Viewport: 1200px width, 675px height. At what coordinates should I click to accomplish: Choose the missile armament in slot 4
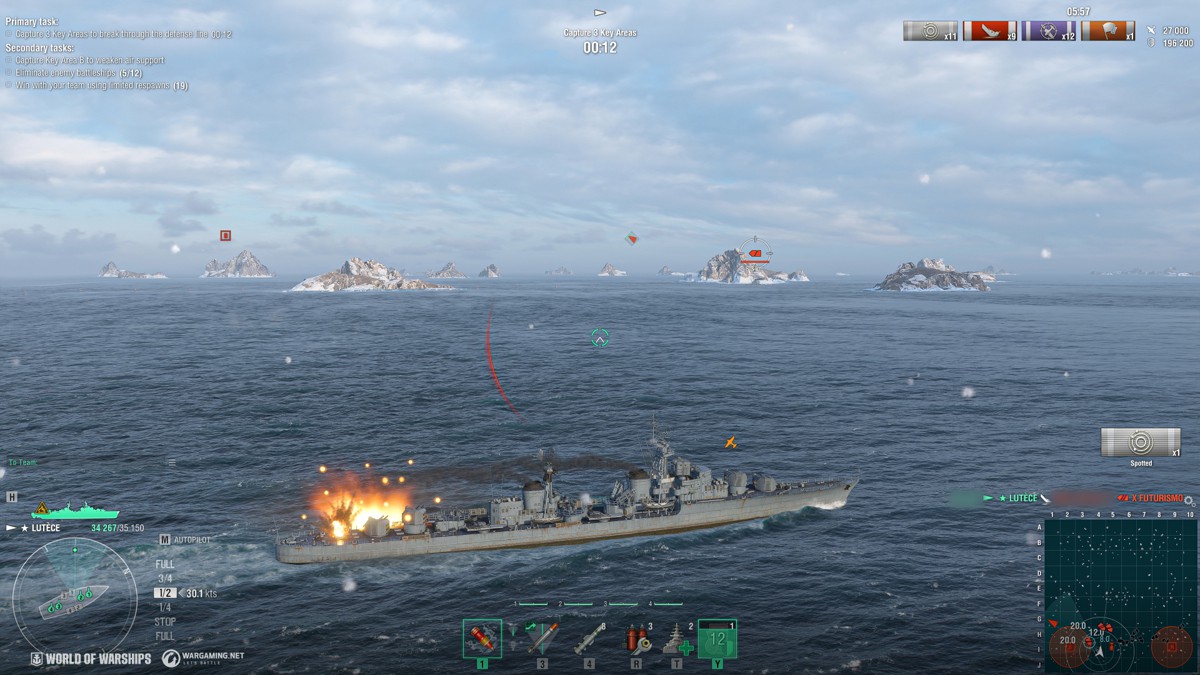tap(589, 638)
